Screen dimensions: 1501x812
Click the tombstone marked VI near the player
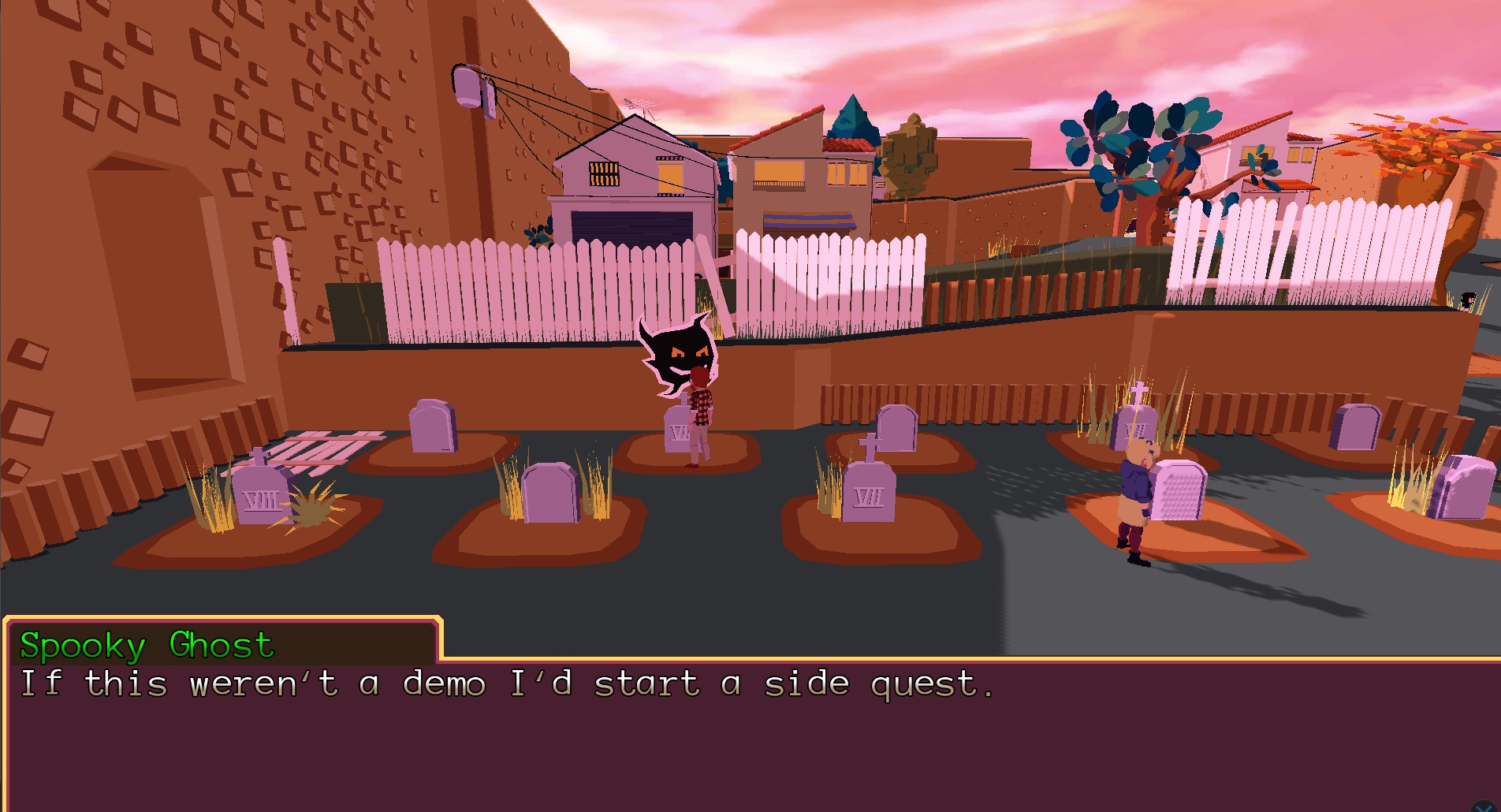coord(676,430)
